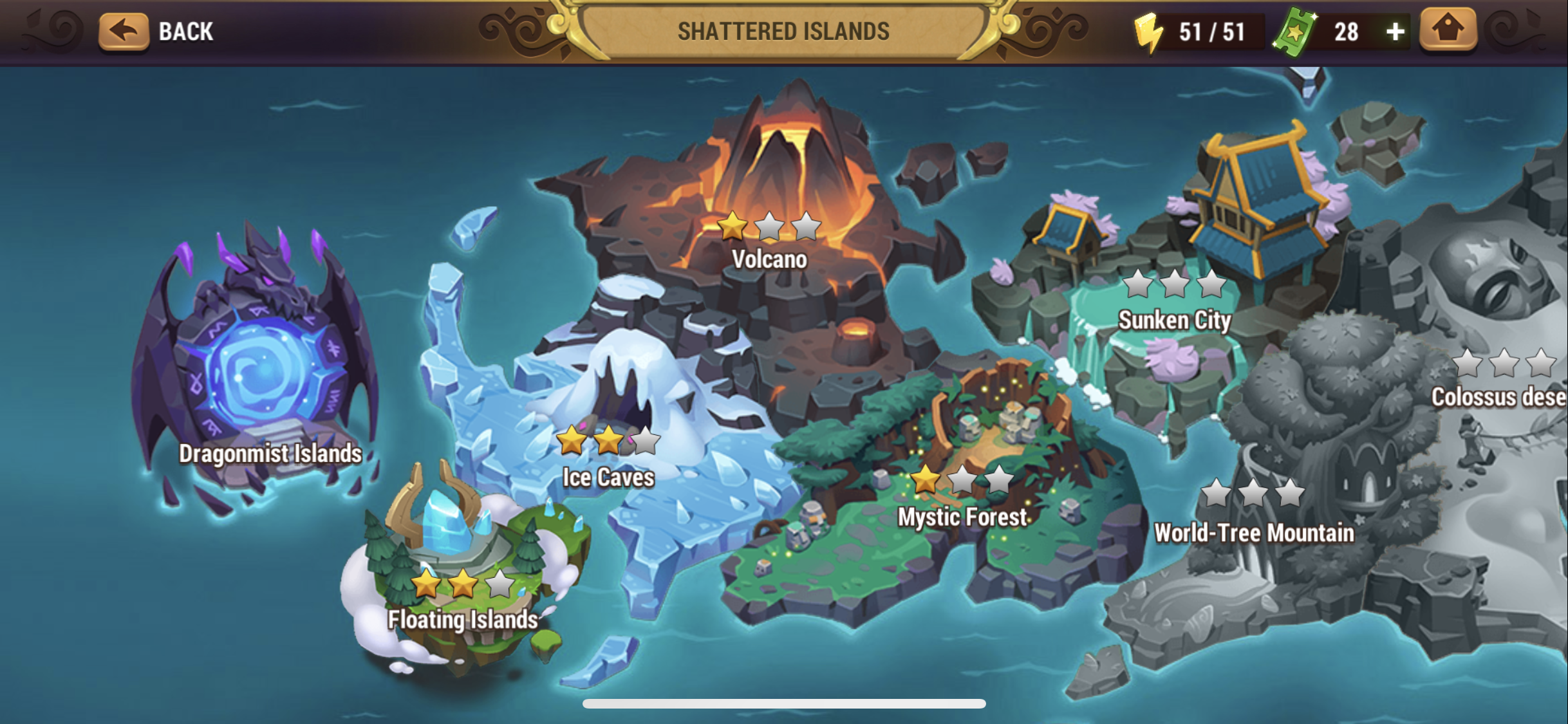
Task: Add more tickets with the plus button
Action: click(1394, 32)
